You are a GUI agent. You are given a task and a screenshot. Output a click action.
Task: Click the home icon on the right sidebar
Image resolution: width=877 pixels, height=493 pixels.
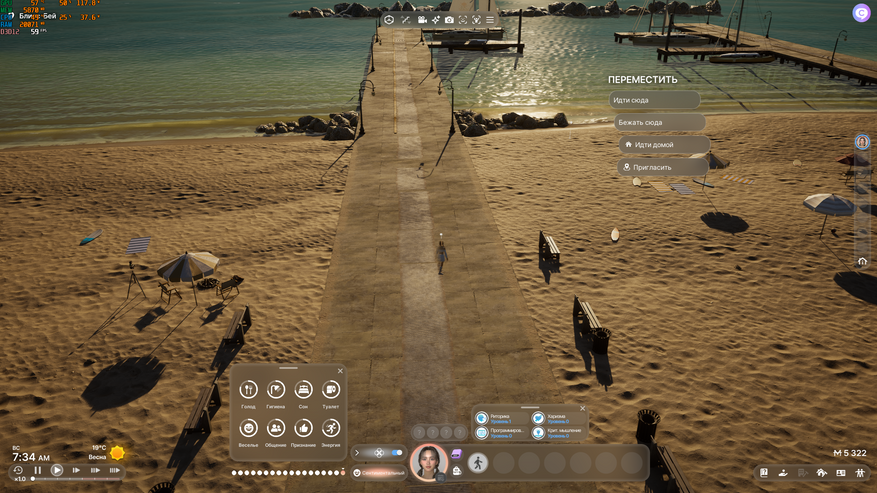862,261
